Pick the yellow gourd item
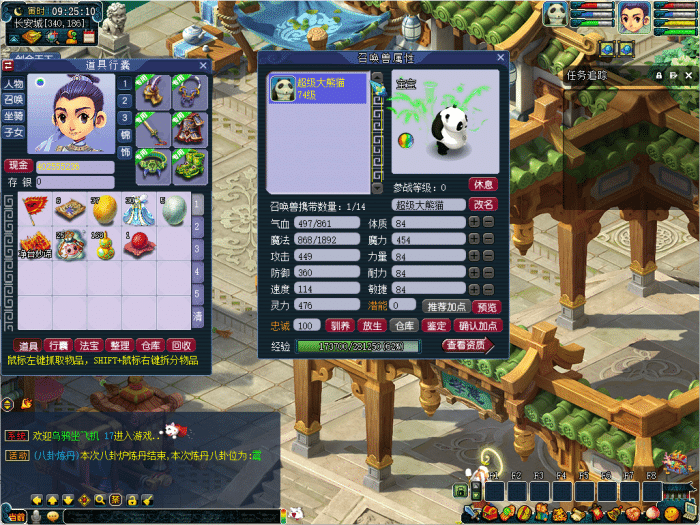The height and width of the screenshot is (525, 700). tap(104, 245)
